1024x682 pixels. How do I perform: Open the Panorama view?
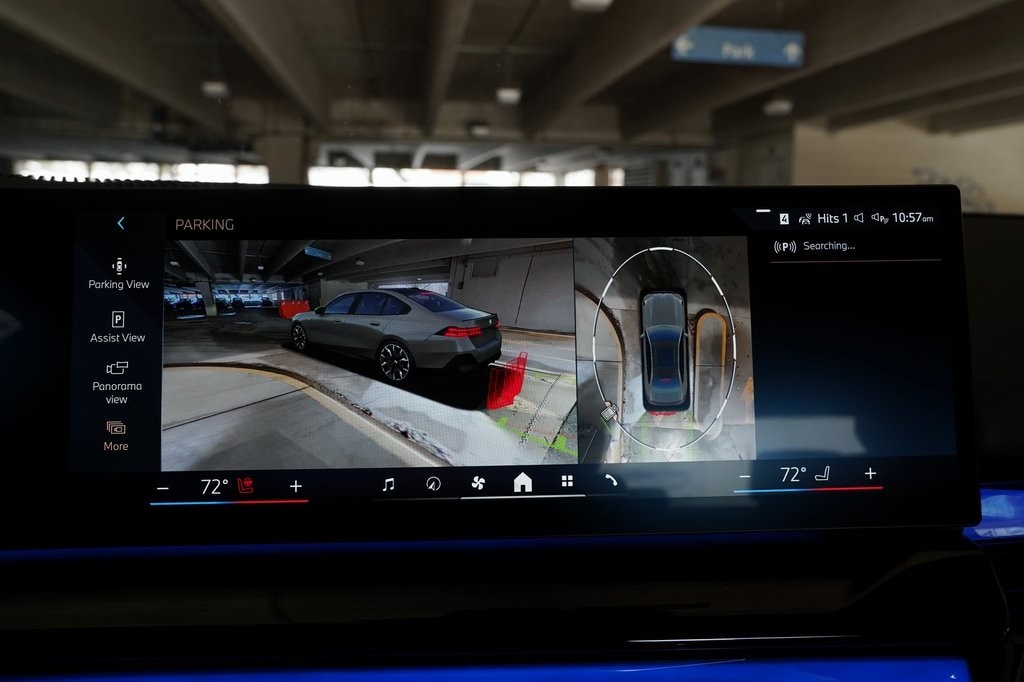click(117, 382)
